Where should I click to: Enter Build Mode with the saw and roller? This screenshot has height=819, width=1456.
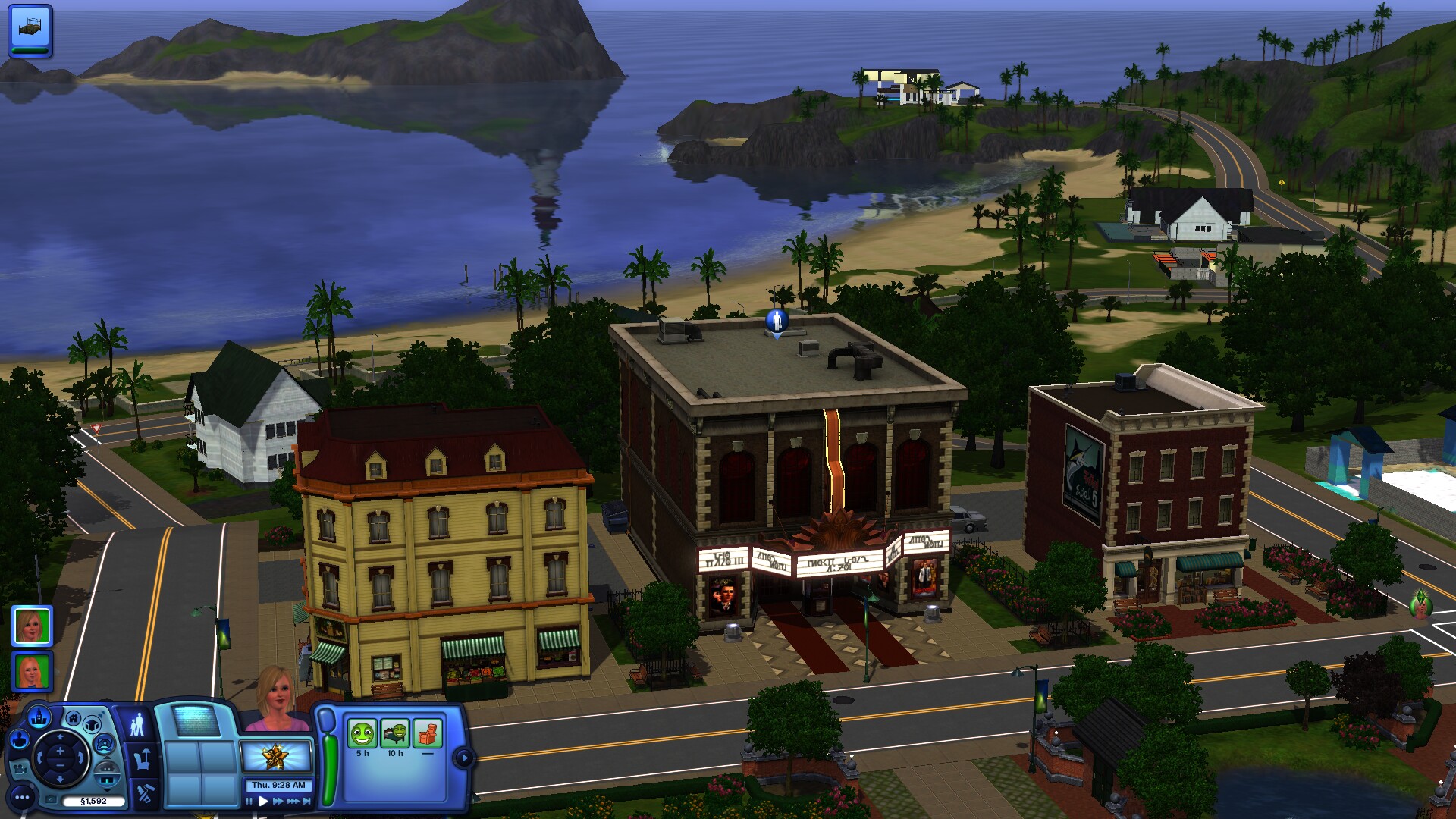145,794
